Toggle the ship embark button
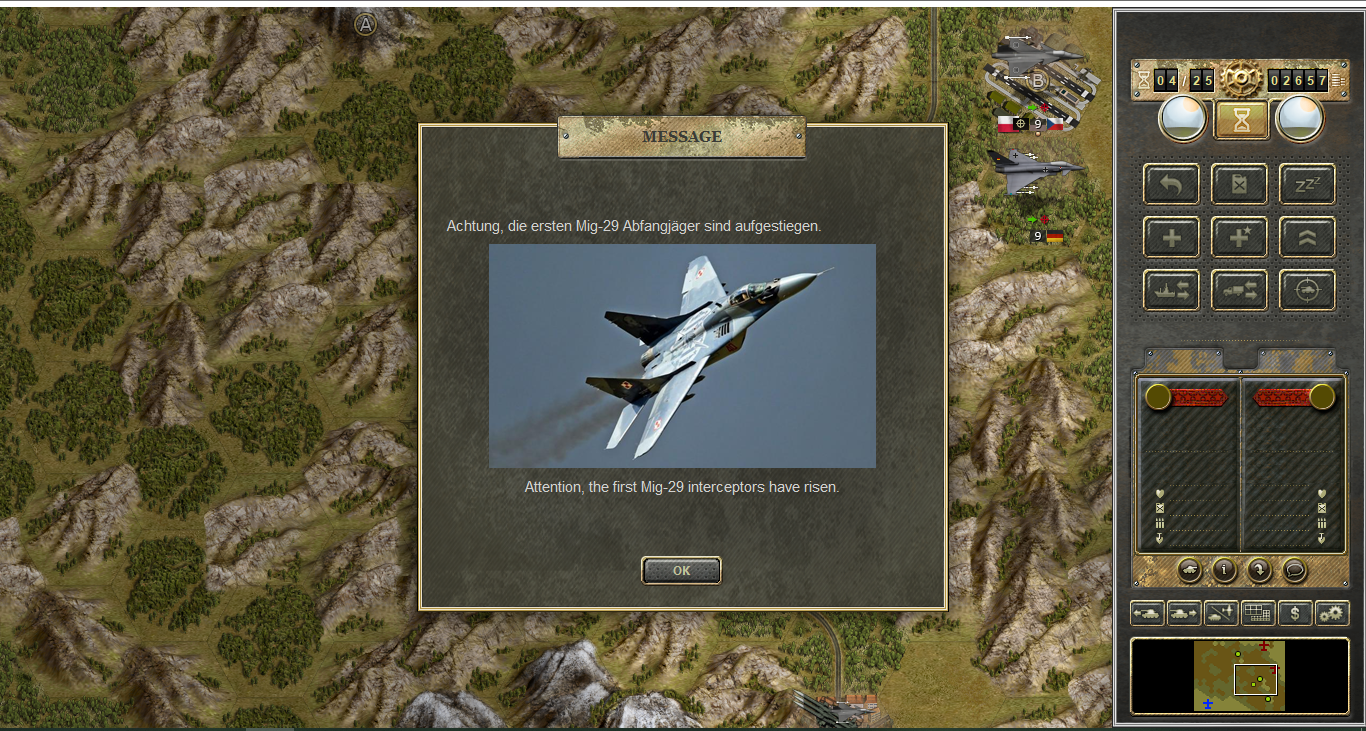 1171,290
